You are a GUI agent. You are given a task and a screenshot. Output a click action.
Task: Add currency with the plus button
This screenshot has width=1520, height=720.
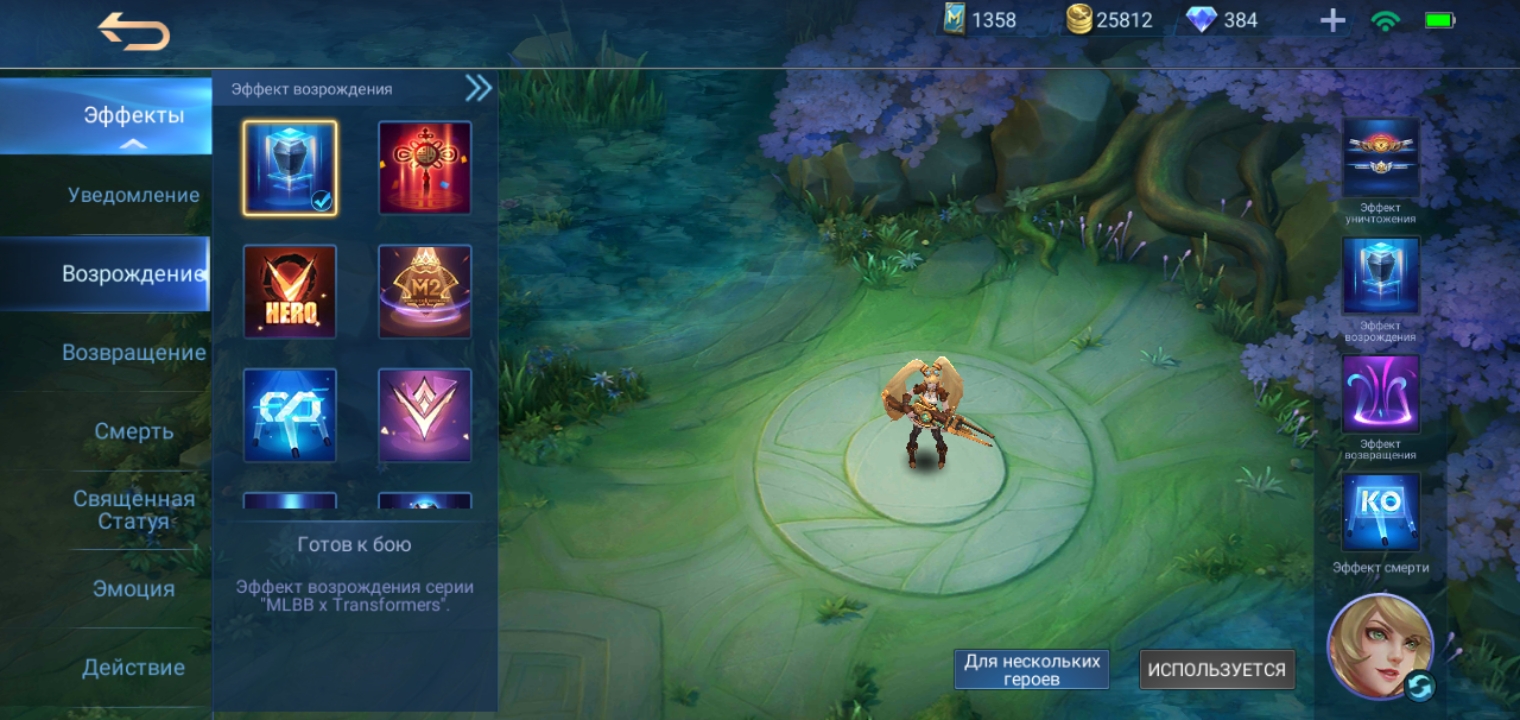click(1332, 21)
